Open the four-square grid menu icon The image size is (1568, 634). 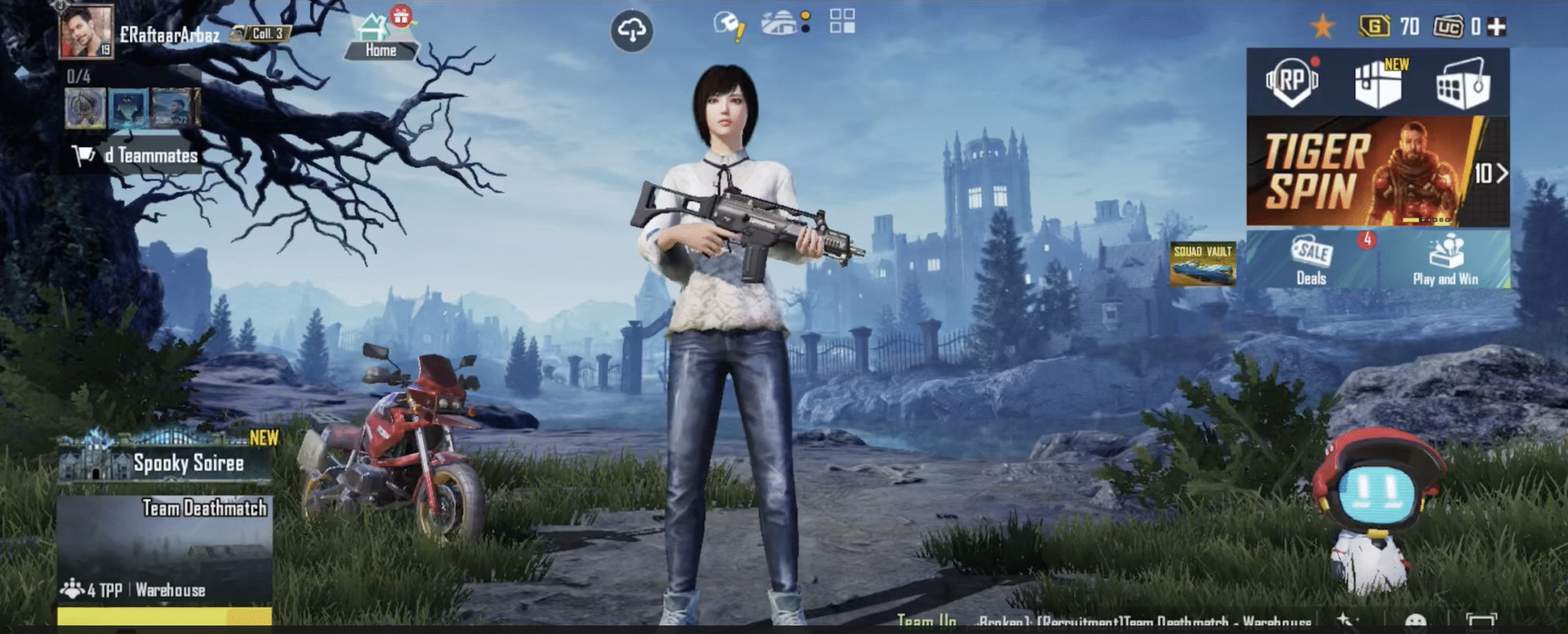point(842,21)
